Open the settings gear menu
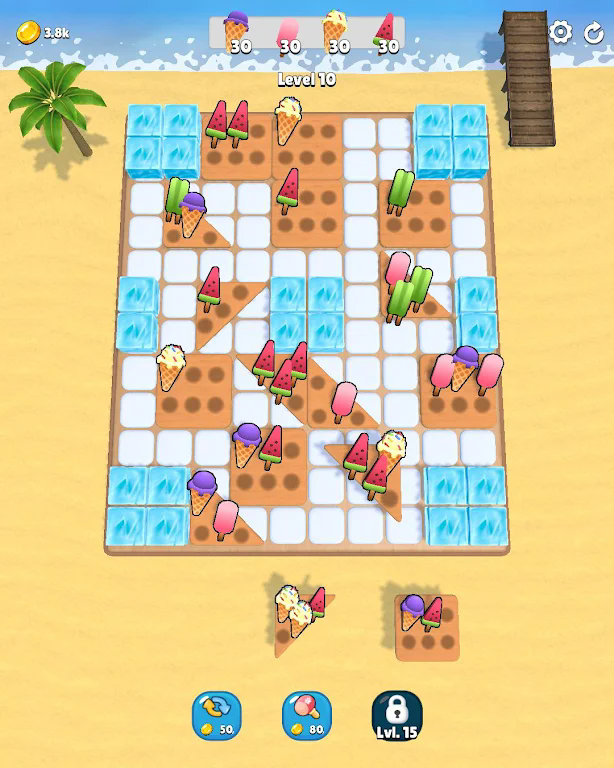 coord(561,32)
